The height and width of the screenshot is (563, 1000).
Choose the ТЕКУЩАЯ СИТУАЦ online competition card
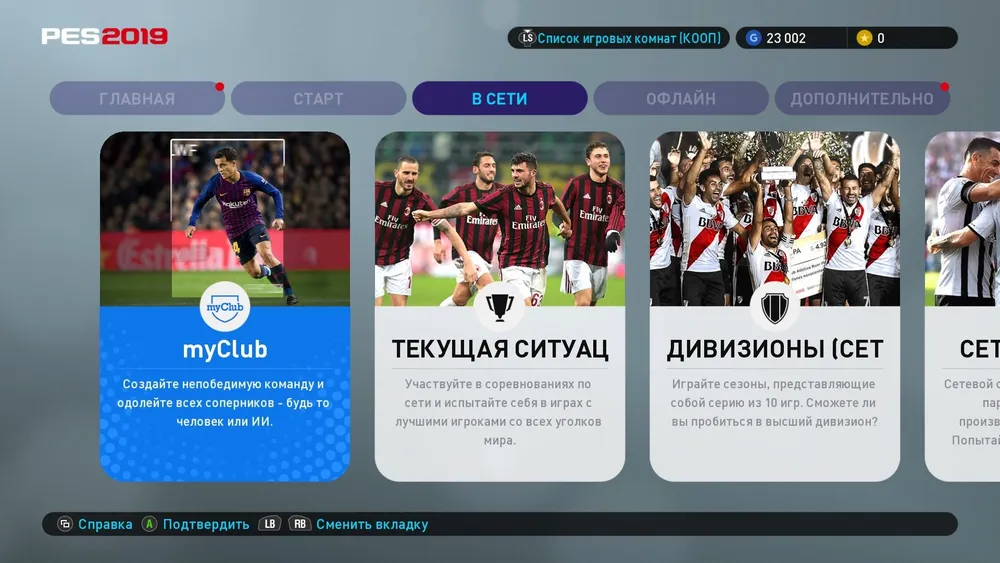(x=500, y=306)
